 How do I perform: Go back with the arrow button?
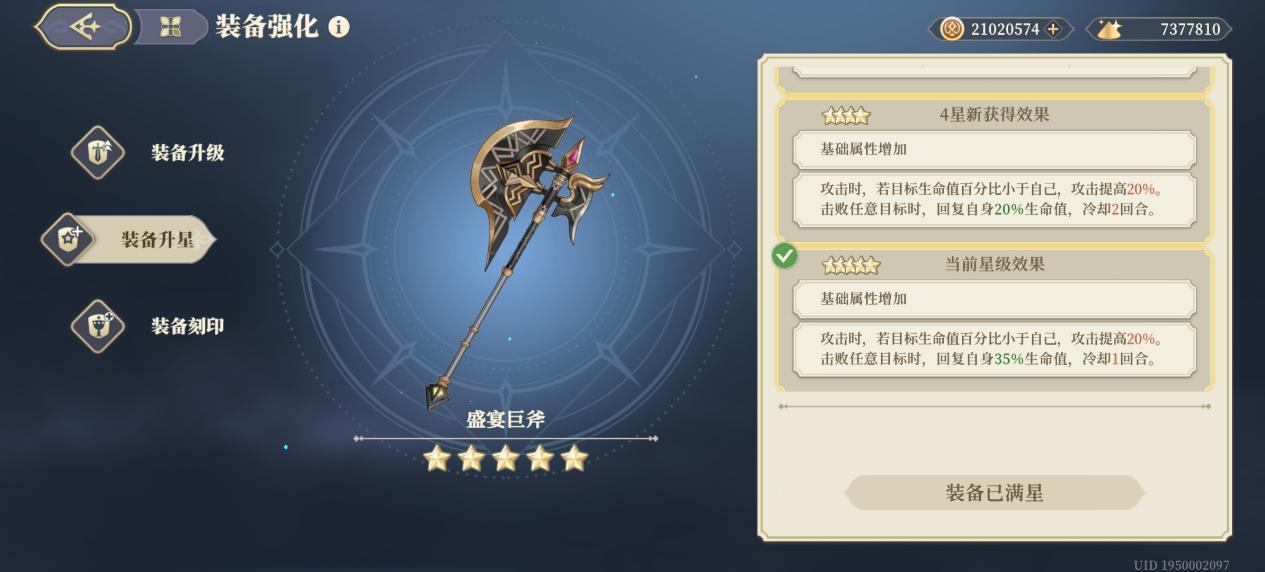coord(84,27)
